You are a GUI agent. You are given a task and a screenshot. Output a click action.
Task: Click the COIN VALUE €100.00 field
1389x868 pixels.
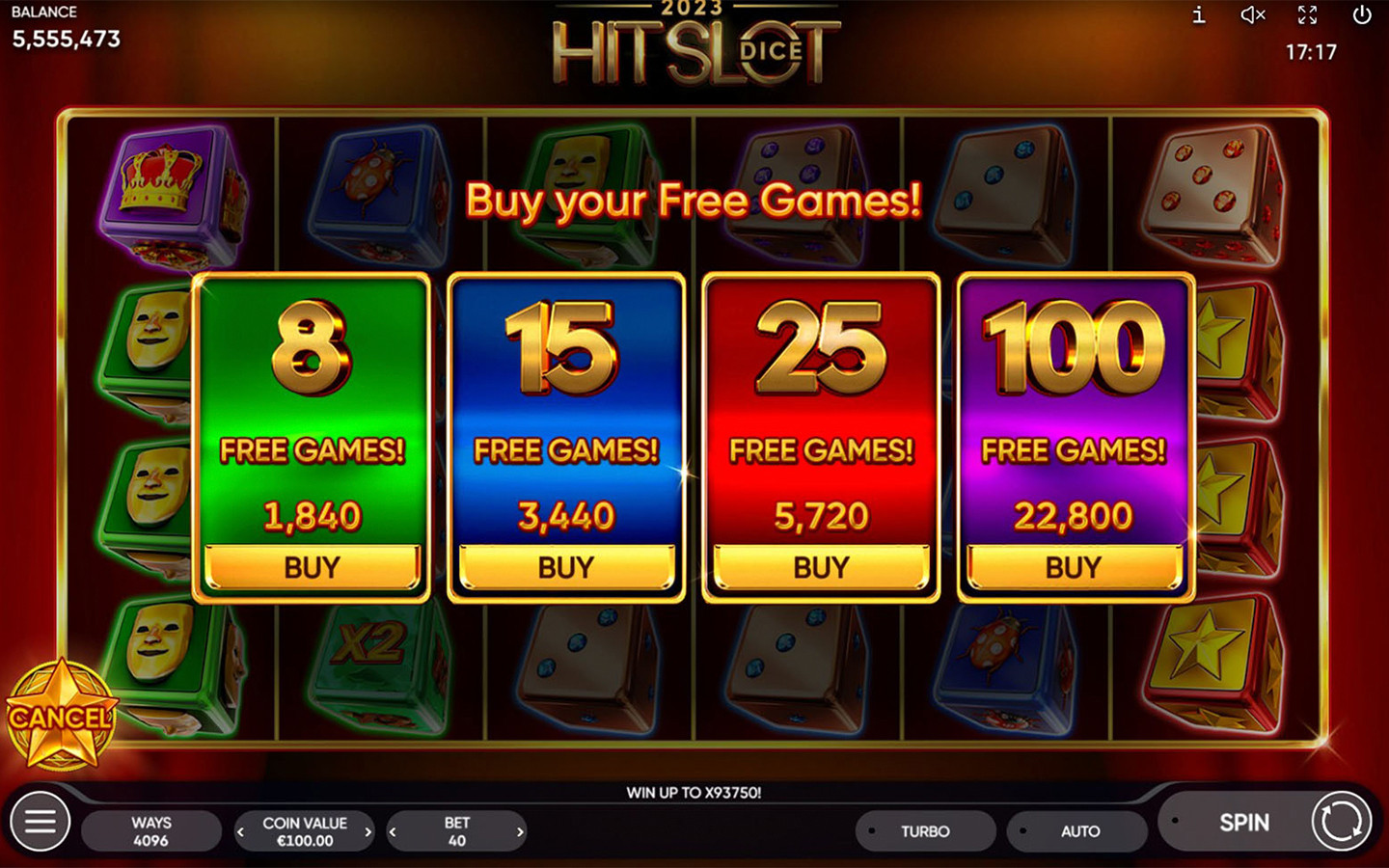(304, 830)
